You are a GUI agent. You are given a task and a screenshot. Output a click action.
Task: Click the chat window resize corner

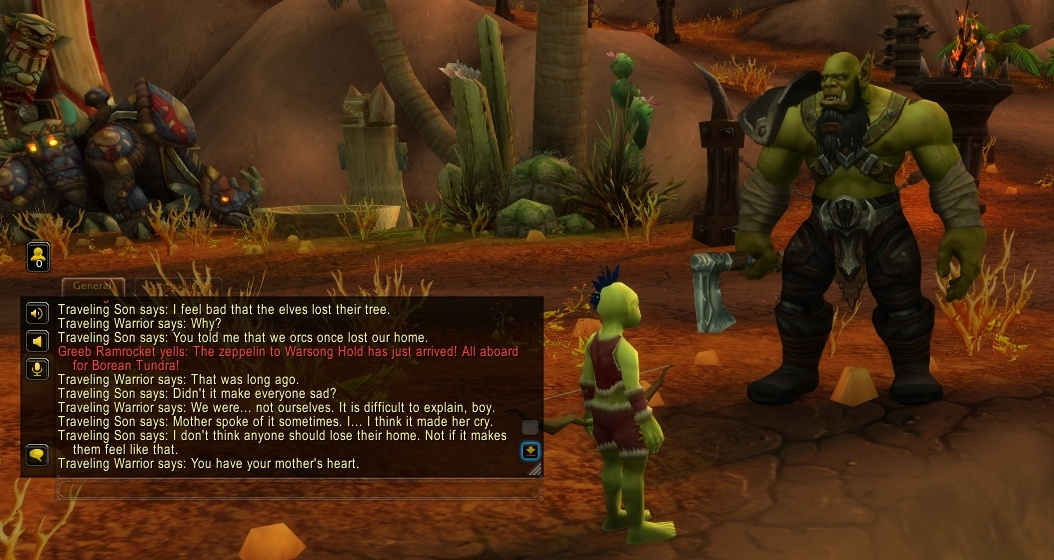click(x=535, y=469)
